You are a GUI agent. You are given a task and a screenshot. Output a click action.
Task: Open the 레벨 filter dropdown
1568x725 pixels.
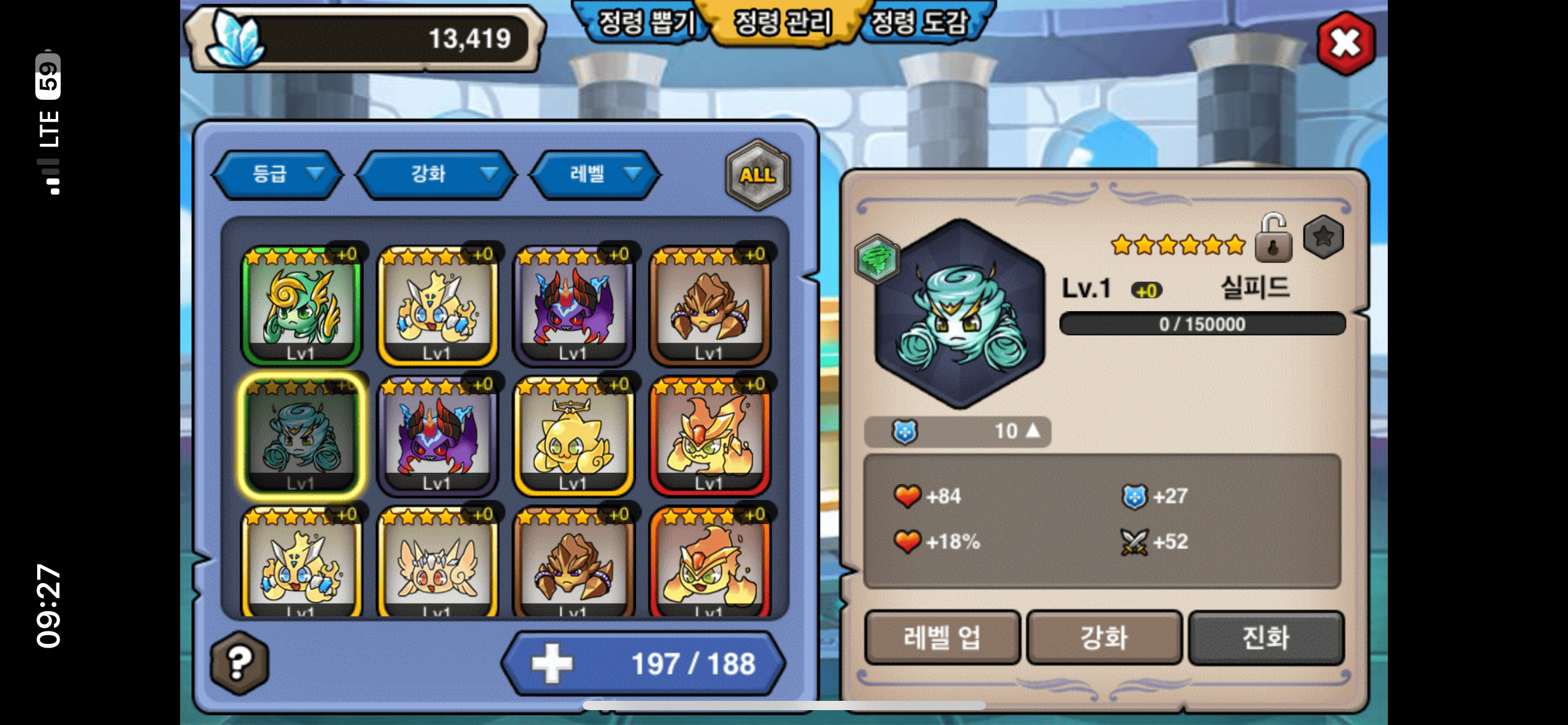(595, 174)
